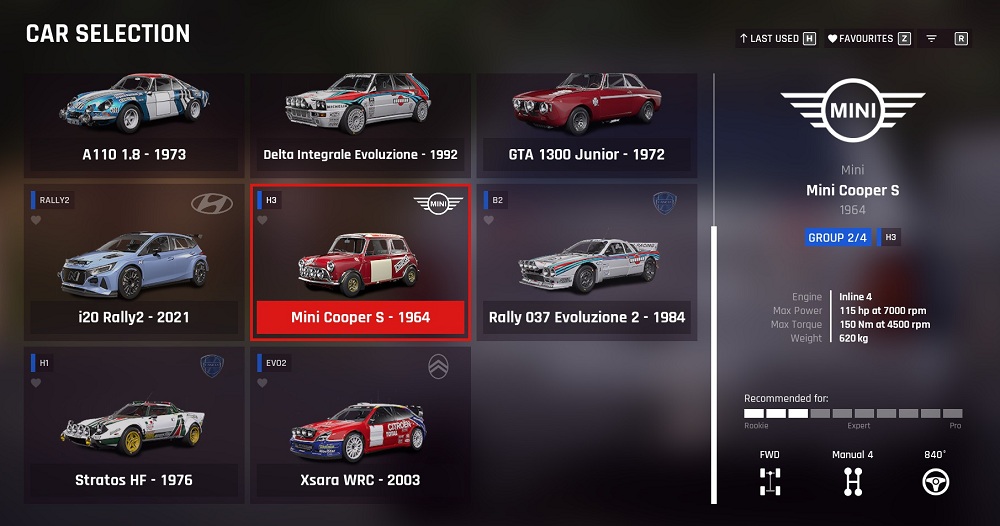Select the A110 1.8 - 1973 car tile
This screenshot has width=1000, height=526.
[x=134, y=120]
